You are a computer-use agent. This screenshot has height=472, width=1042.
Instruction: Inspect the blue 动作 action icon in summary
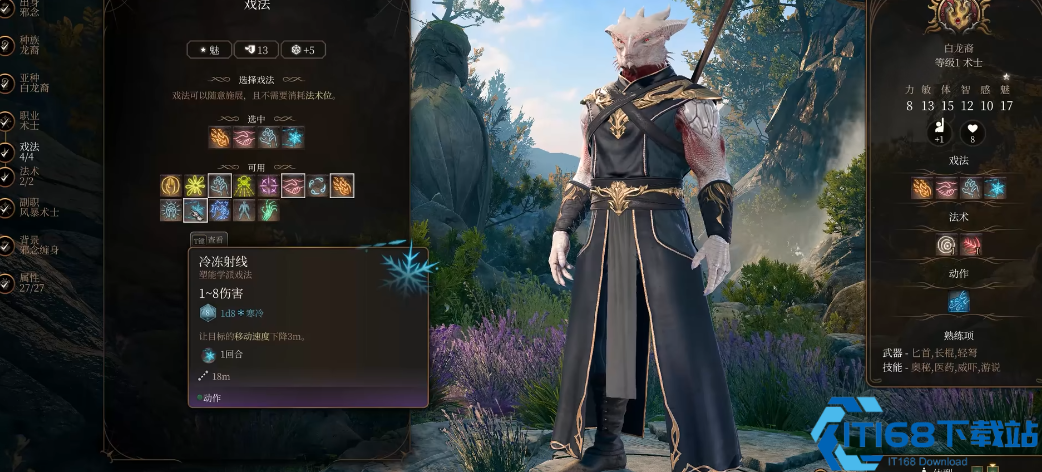point(959,301)
